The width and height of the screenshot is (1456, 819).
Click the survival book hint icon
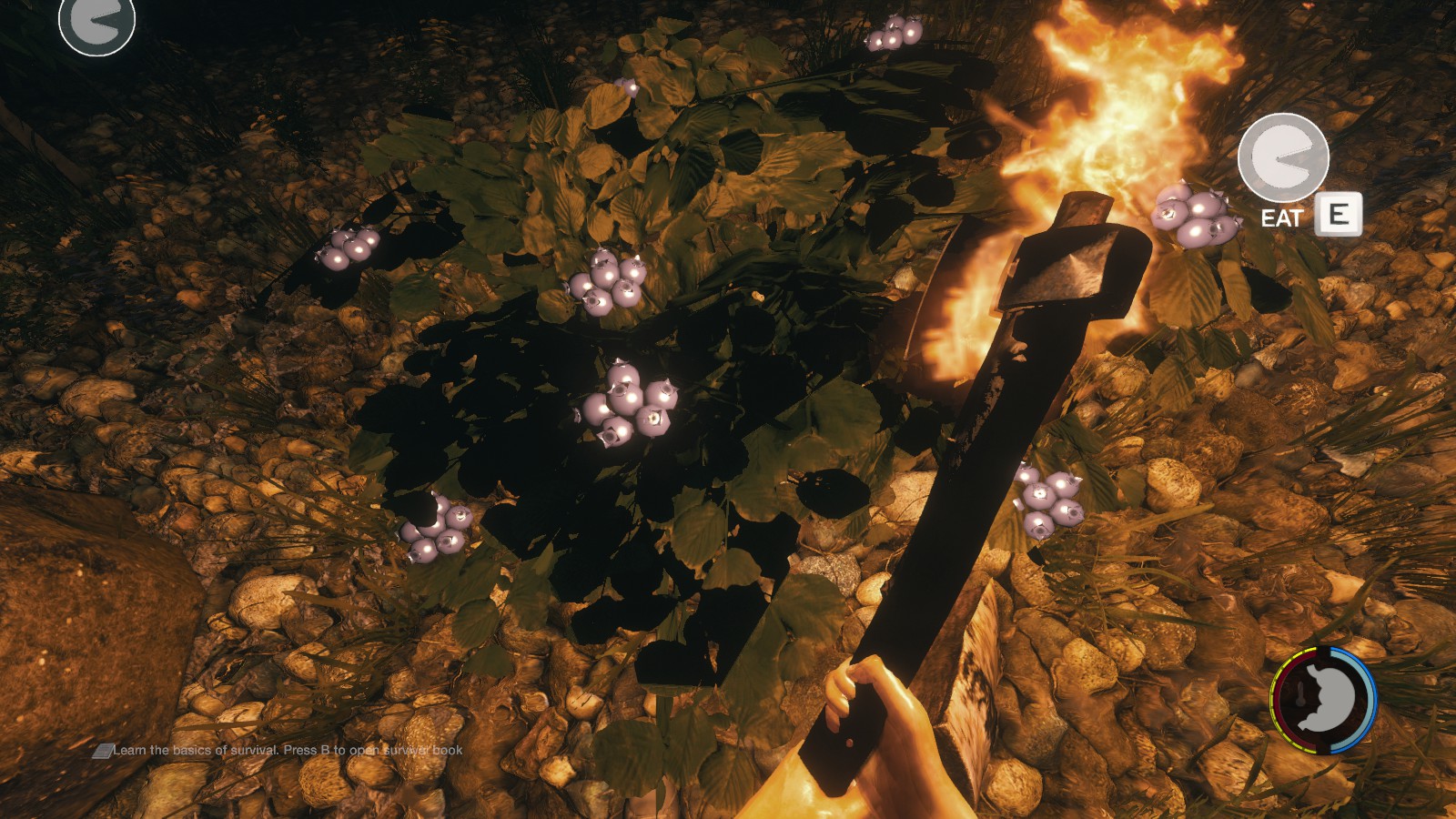pyautogui.click(x=102, y=751)
